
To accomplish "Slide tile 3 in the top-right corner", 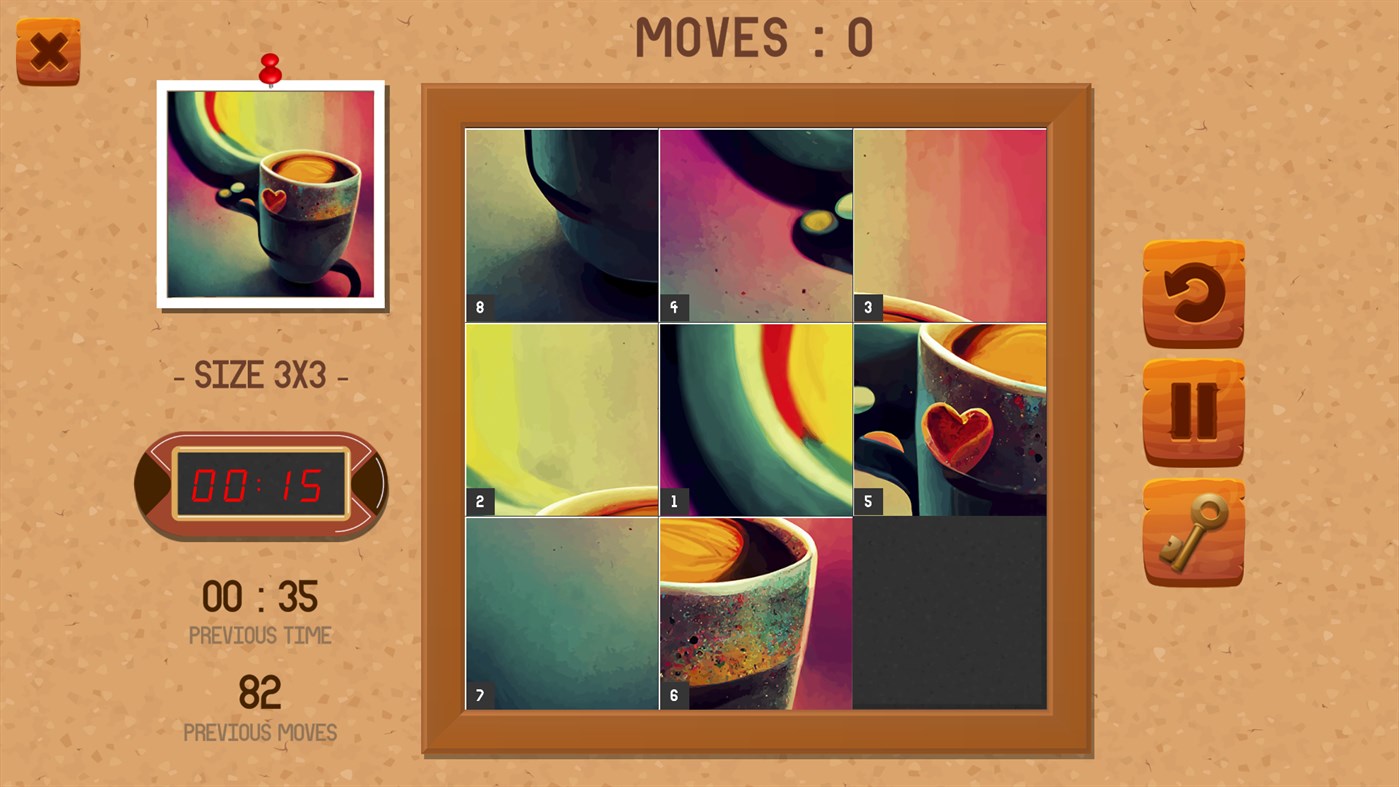I will 949,224.
